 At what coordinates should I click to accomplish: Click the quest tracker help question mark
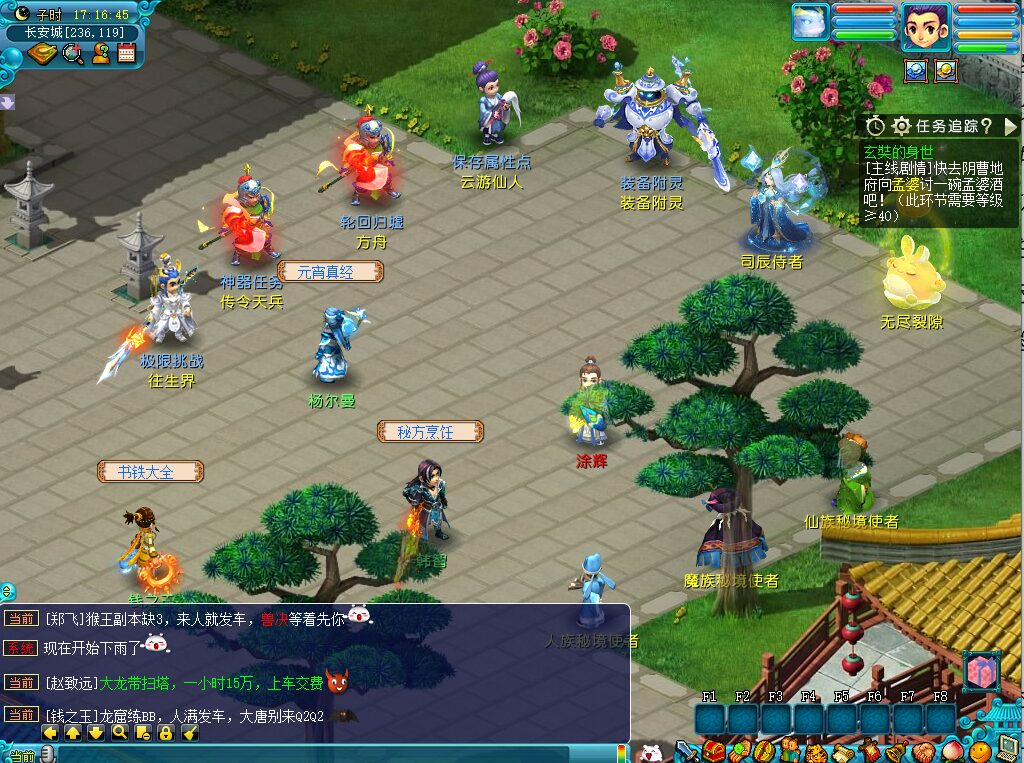tap(986, 126)
